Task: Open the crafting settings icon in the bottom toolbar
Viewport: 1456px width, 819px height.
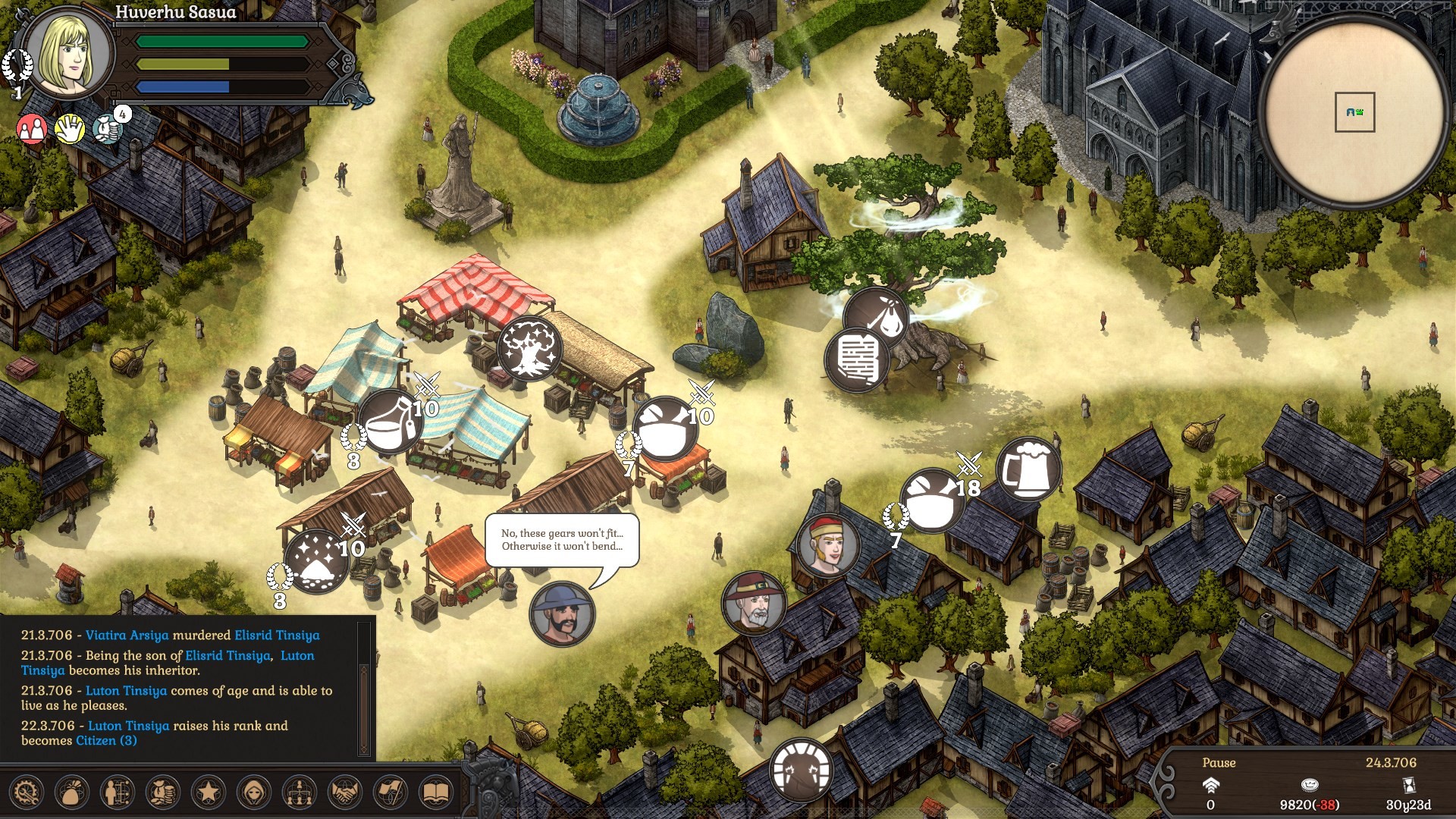Action: (24, 793)
